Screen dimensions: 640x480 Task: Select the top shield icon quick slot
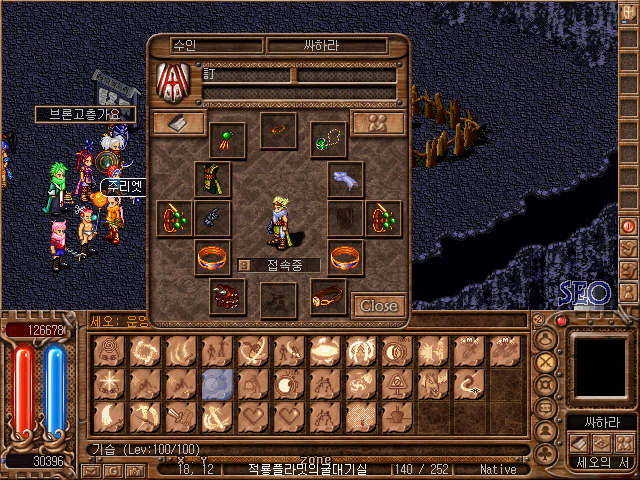[x=629, y=13]
